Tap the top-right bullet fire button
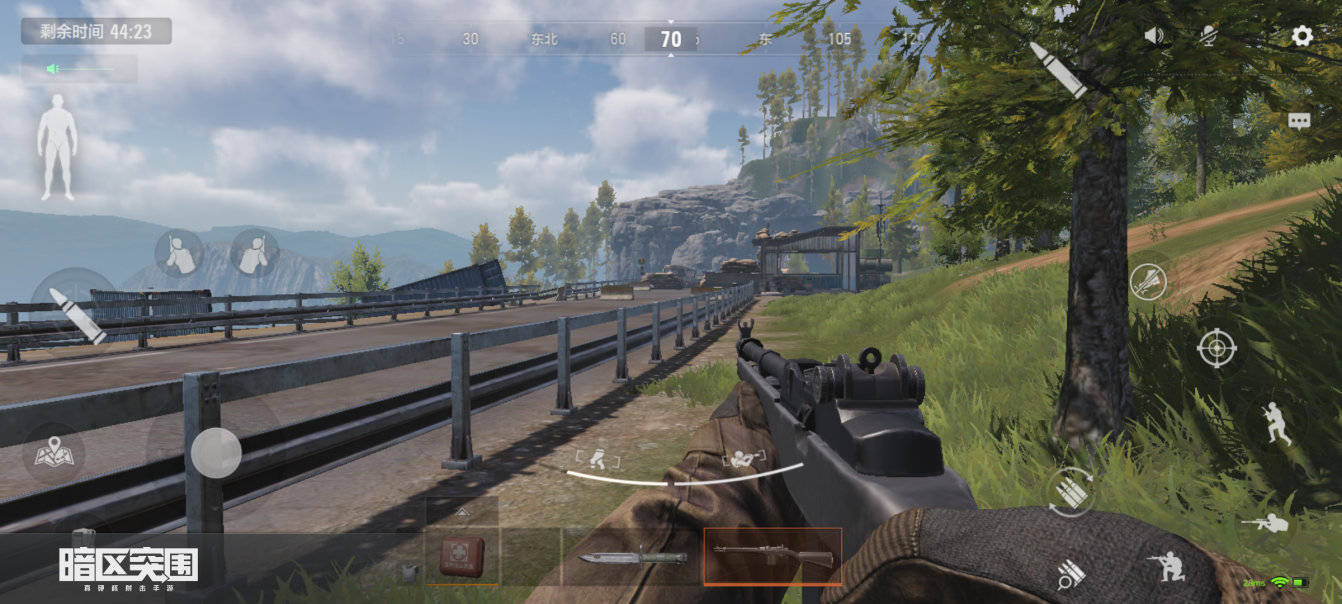This screenshot has width=1342, height=604. click(x=1058, y=69)
